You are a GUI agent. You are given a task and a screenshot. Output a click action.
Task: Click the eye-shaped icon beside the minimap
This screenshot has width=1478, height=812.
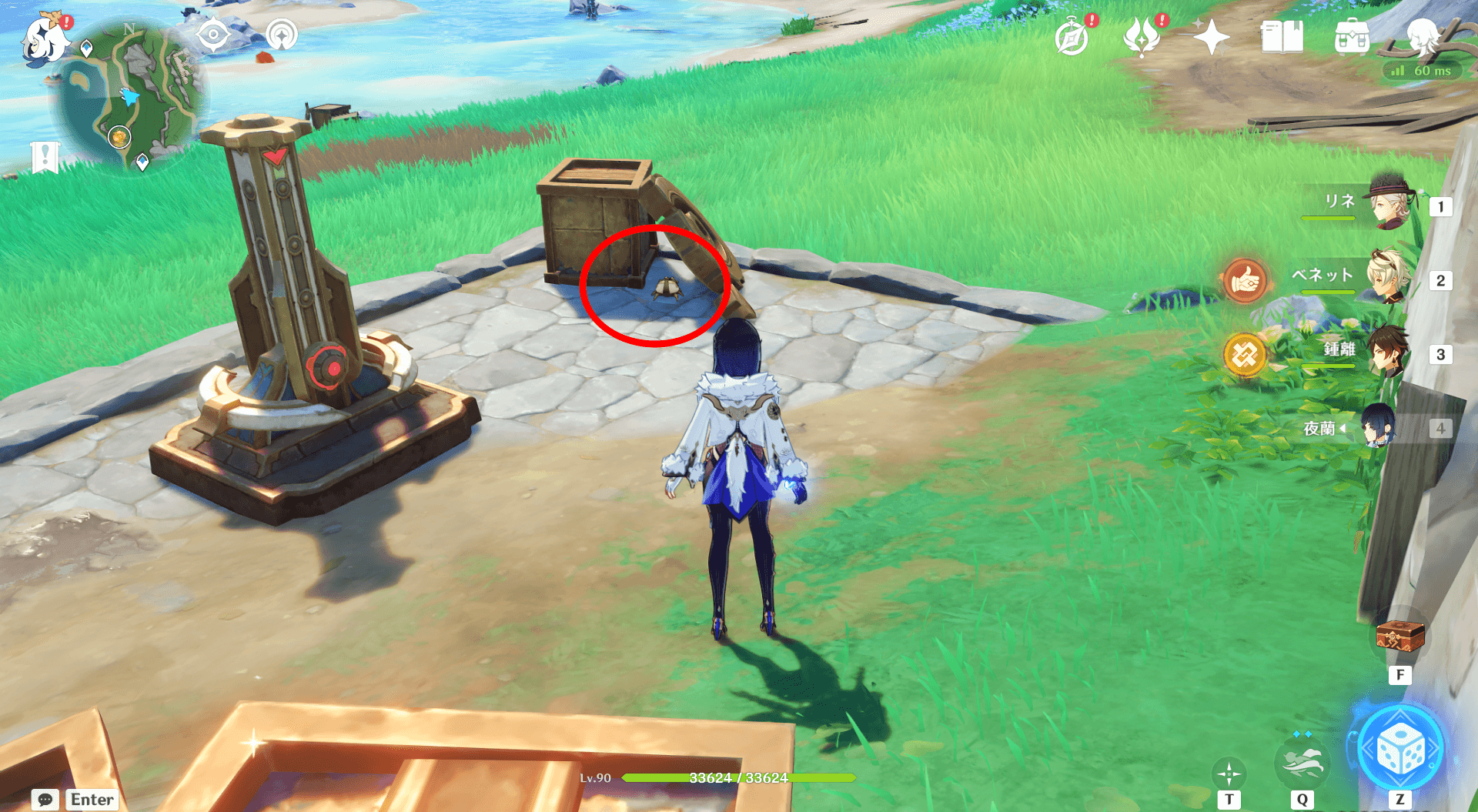point(213,35)
